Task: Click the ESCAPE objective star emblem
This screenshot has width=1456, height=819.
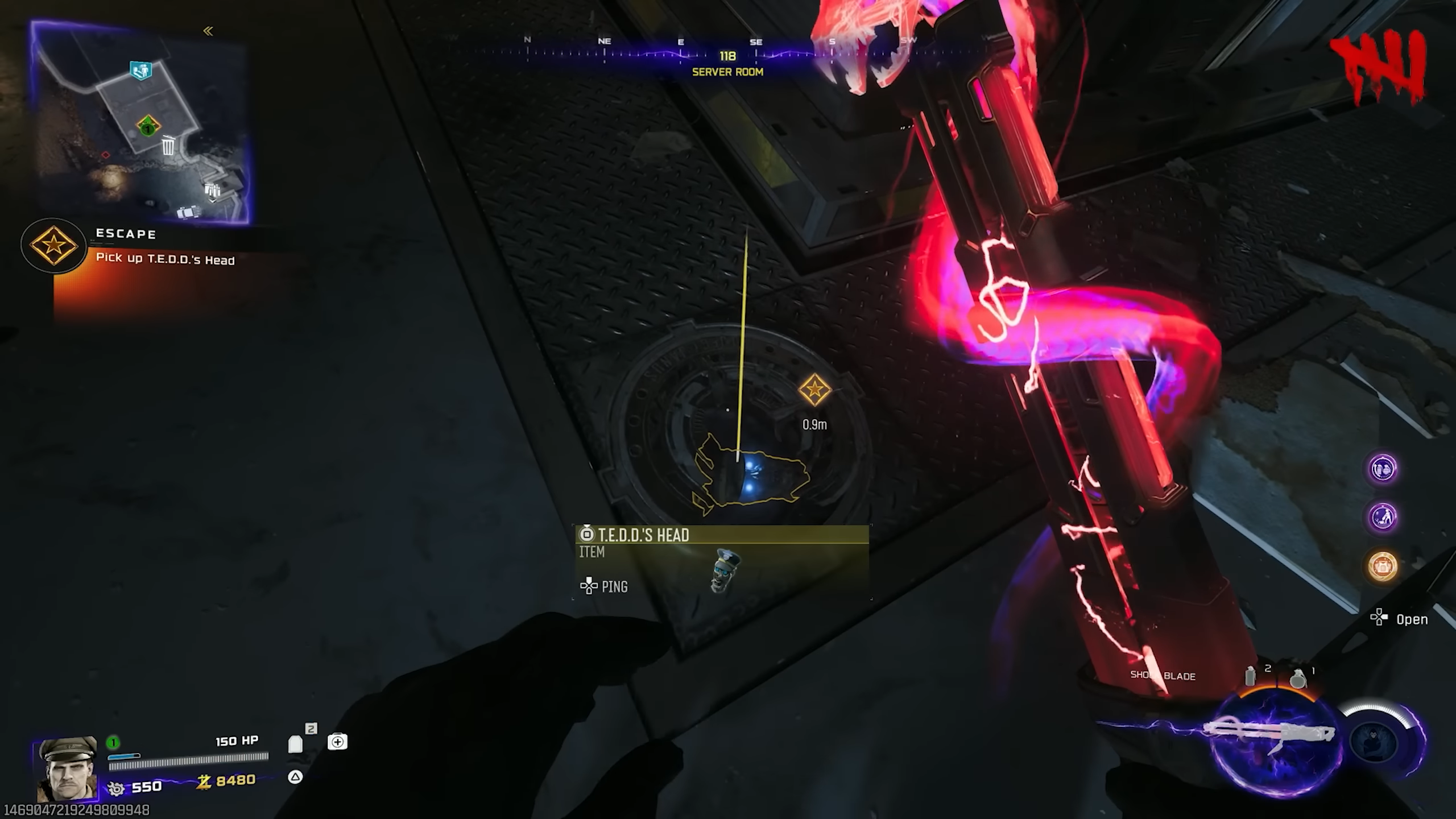Action: tap(54, 248)
